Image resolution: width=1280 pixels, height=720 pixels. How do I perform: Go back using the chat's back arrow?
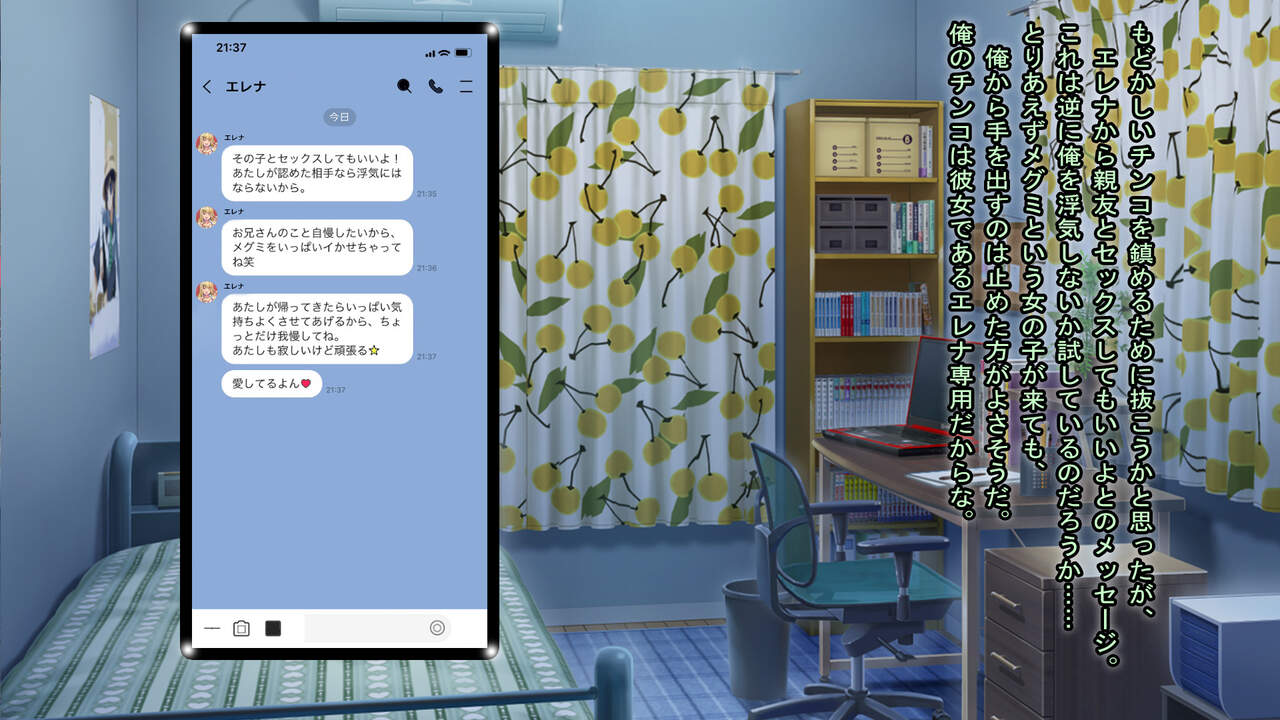coord(207,87)
